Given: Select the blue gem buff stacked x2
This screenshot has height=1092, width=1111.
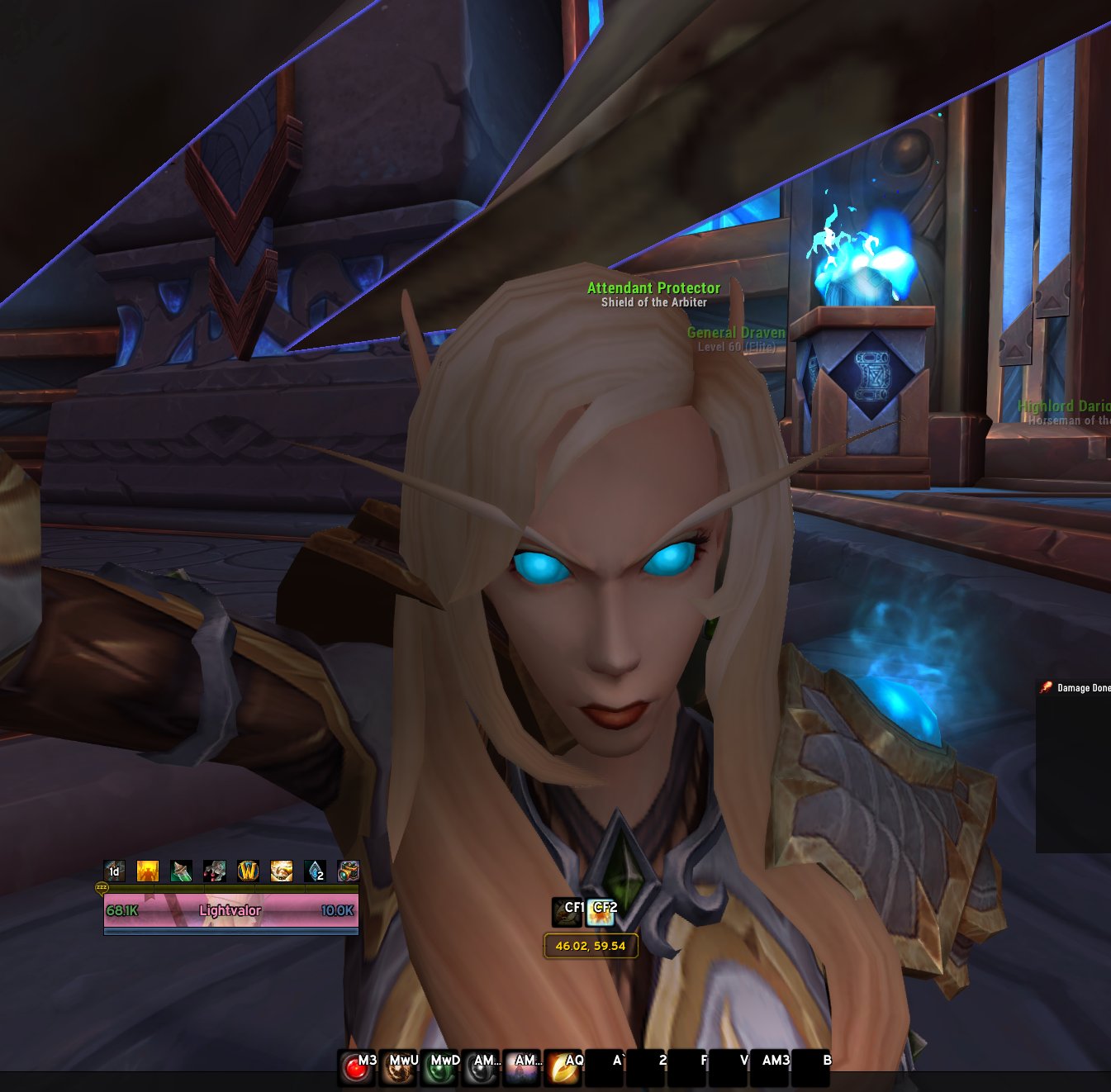Looking at the screenshot, I should (x=315, y=871).
